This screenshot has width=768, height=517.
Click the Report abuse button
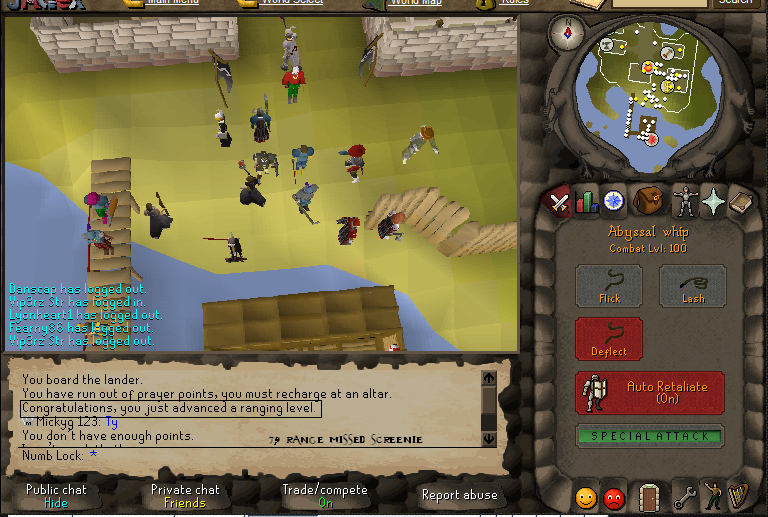[x=460, y=495]
